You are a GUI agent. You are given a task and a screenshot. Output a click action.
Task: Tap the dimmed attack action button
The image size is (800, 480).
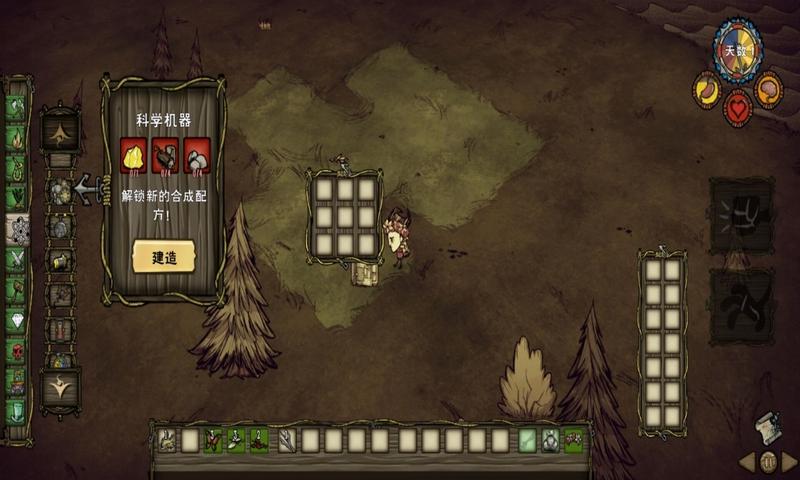click(740, 215)
